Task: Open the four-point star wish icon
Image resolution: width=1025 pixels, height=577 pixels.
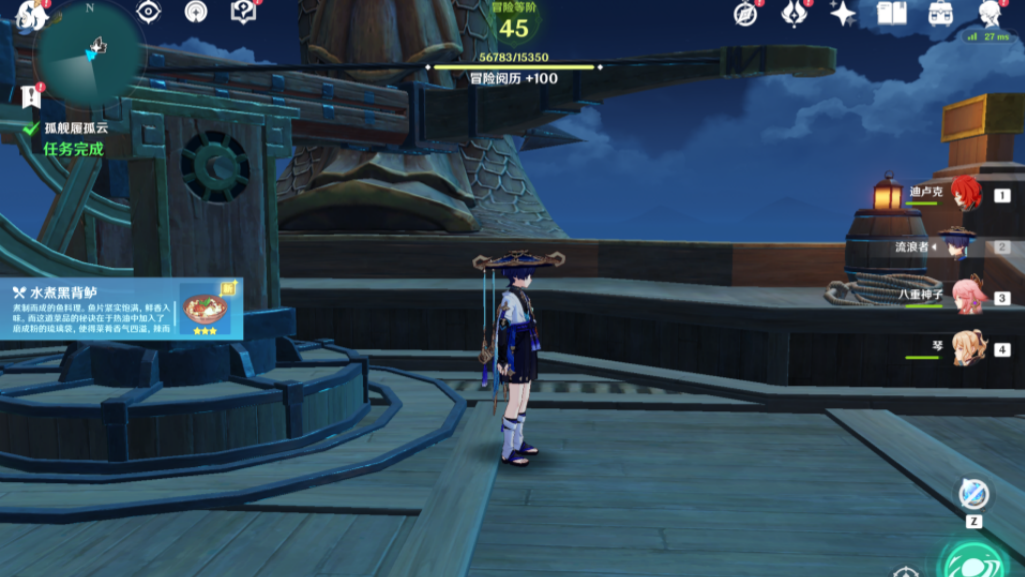Action: click(x=842, y=14)
